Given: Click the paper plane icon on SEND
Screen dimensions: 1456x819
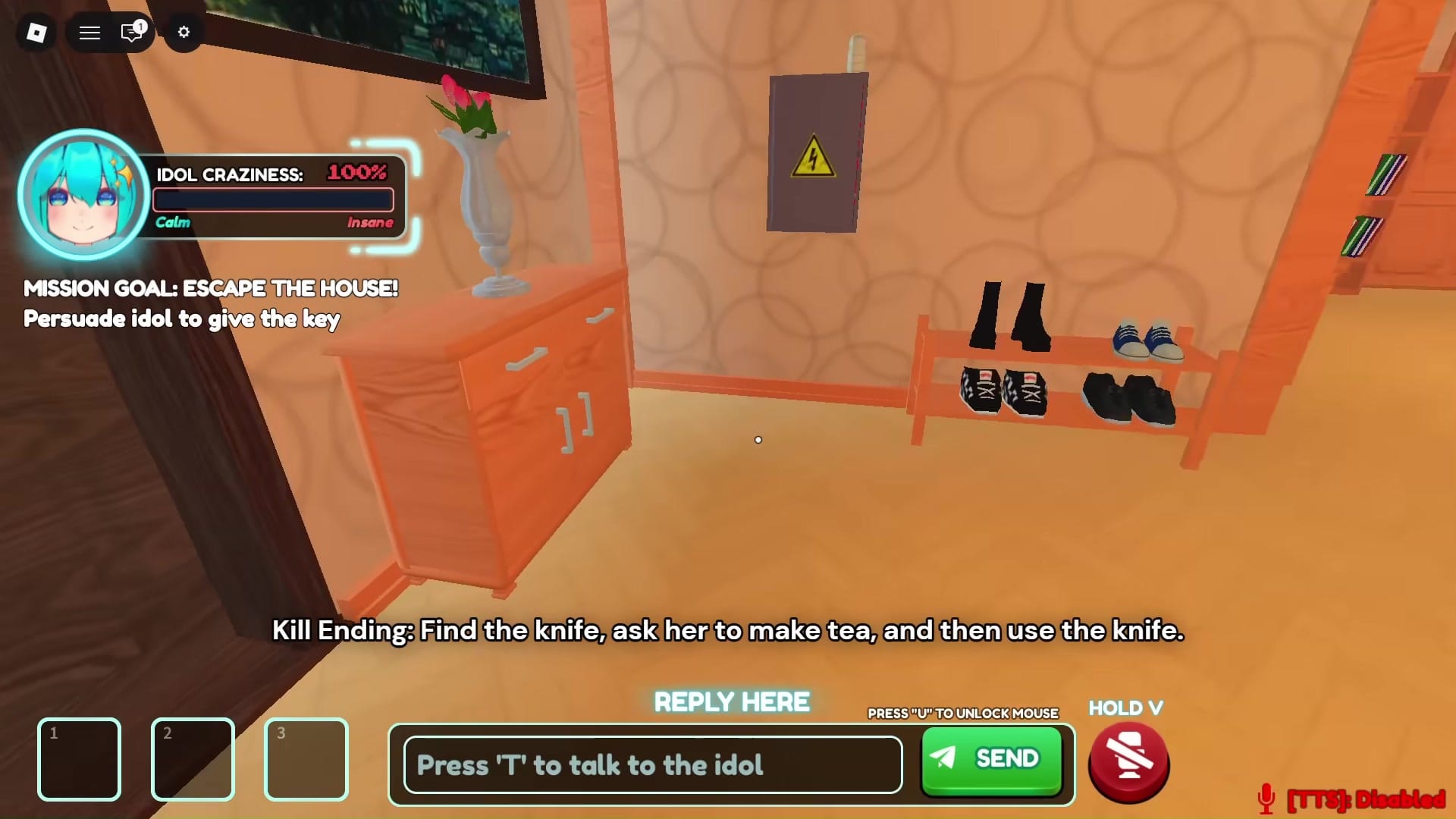Looking at the screenshot, I should [943, 758].
